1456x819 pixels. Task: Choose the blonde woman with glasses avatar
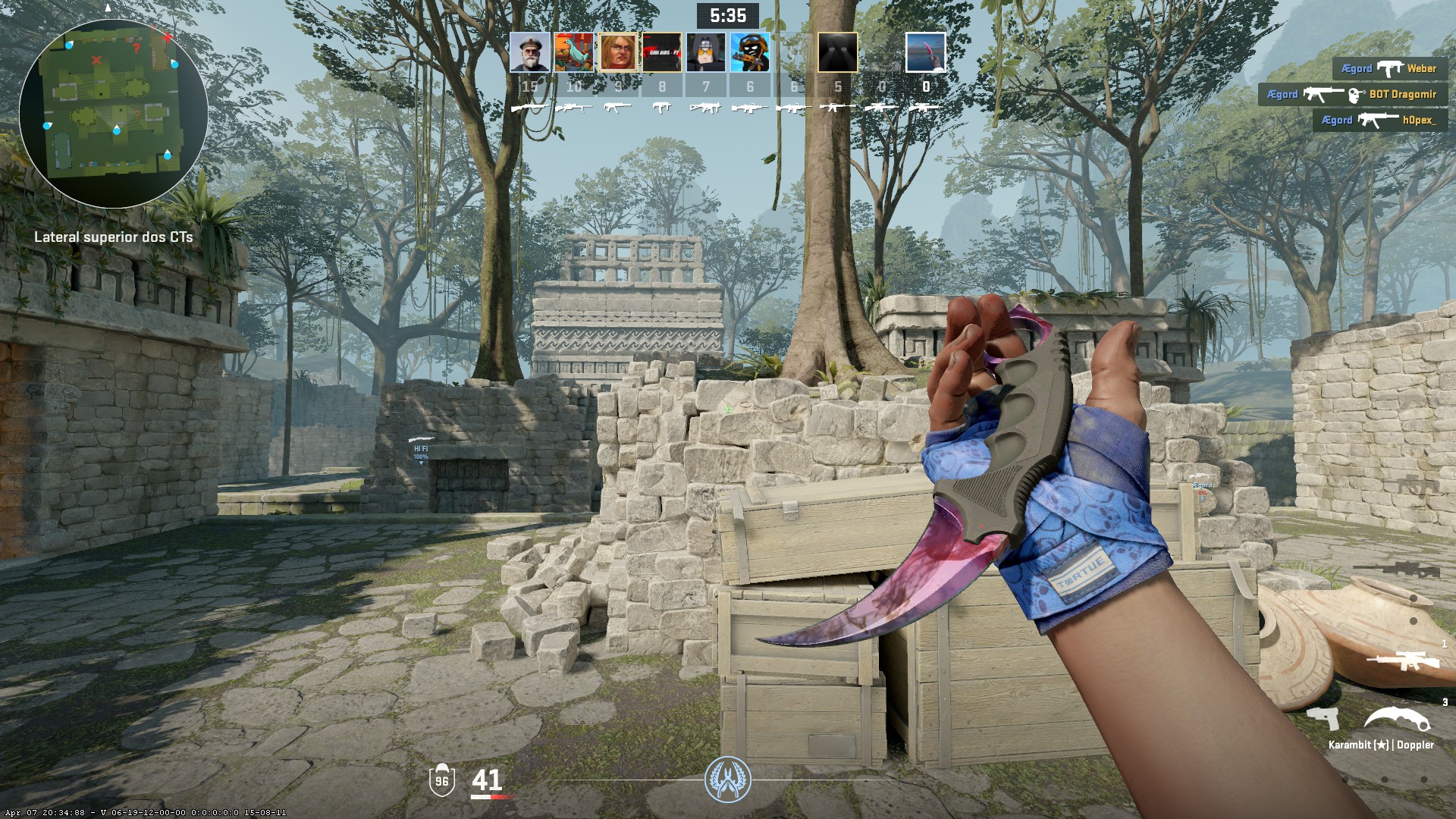click(x=617, y=52)
